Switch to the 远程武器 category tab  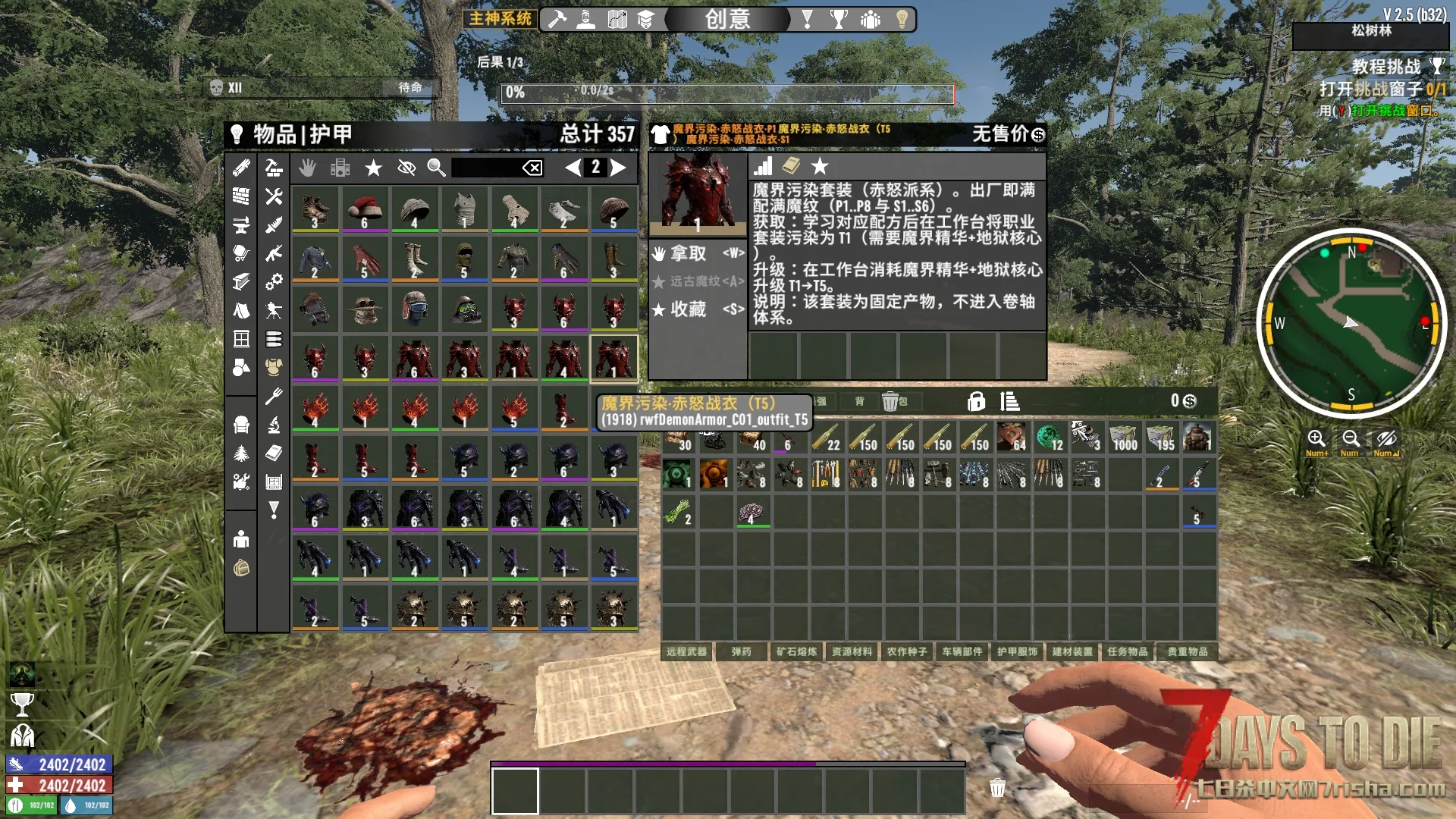[686, 651]
